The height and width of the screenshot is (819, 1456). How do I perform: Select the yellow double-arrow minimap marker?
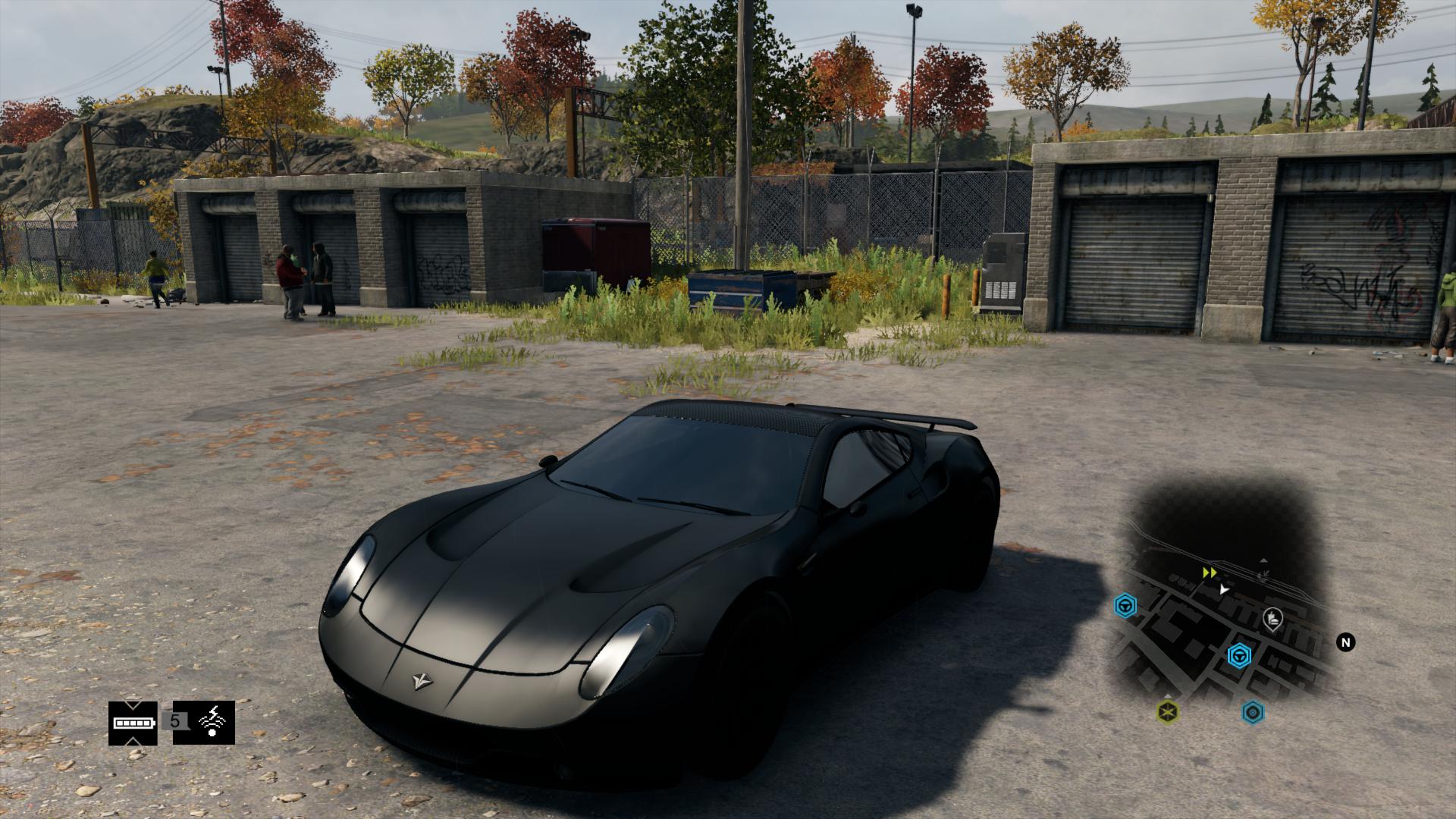(1210, 573)
